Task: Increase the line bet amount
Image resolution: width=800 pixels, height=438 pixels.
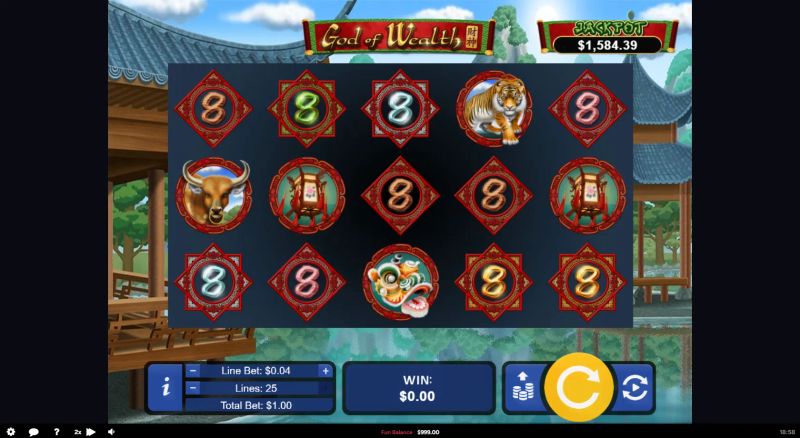Action: 325,370
